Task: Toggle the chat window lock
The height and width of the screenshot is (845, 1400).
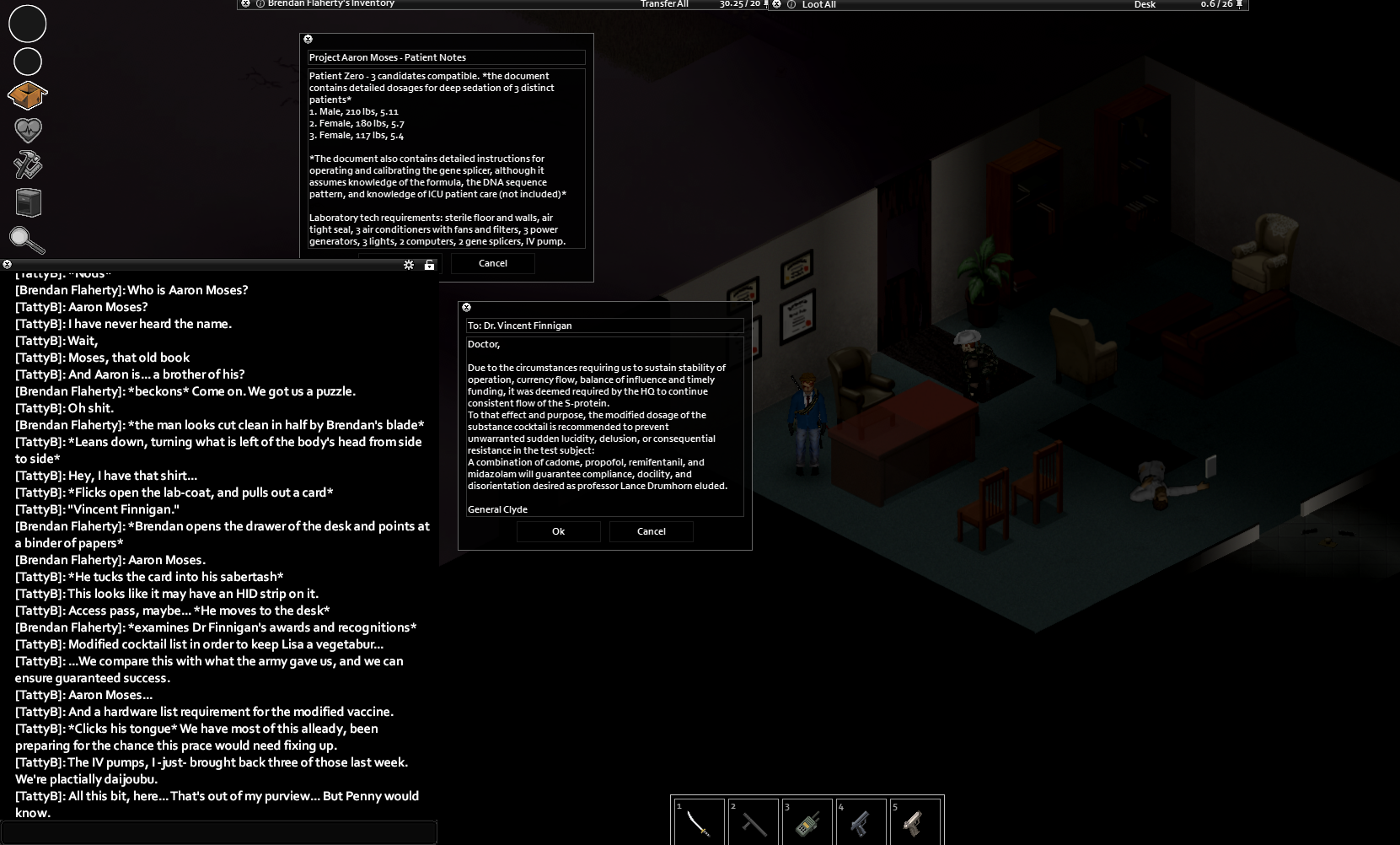Action: pos(429,265)
